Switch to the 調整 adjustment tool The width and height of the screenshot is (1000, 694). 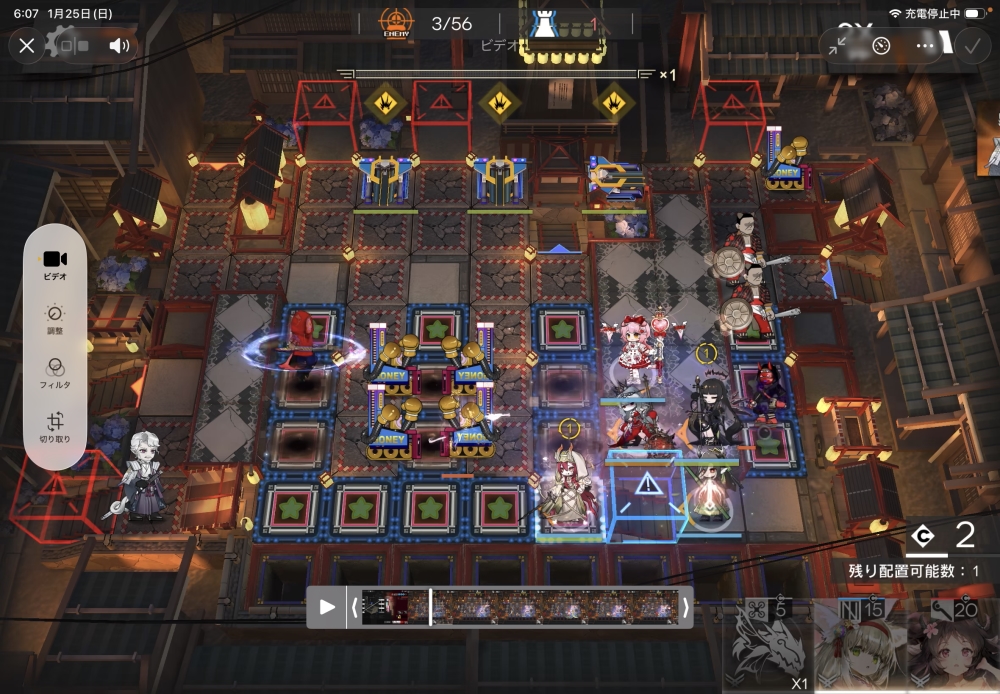coord(55,319)
